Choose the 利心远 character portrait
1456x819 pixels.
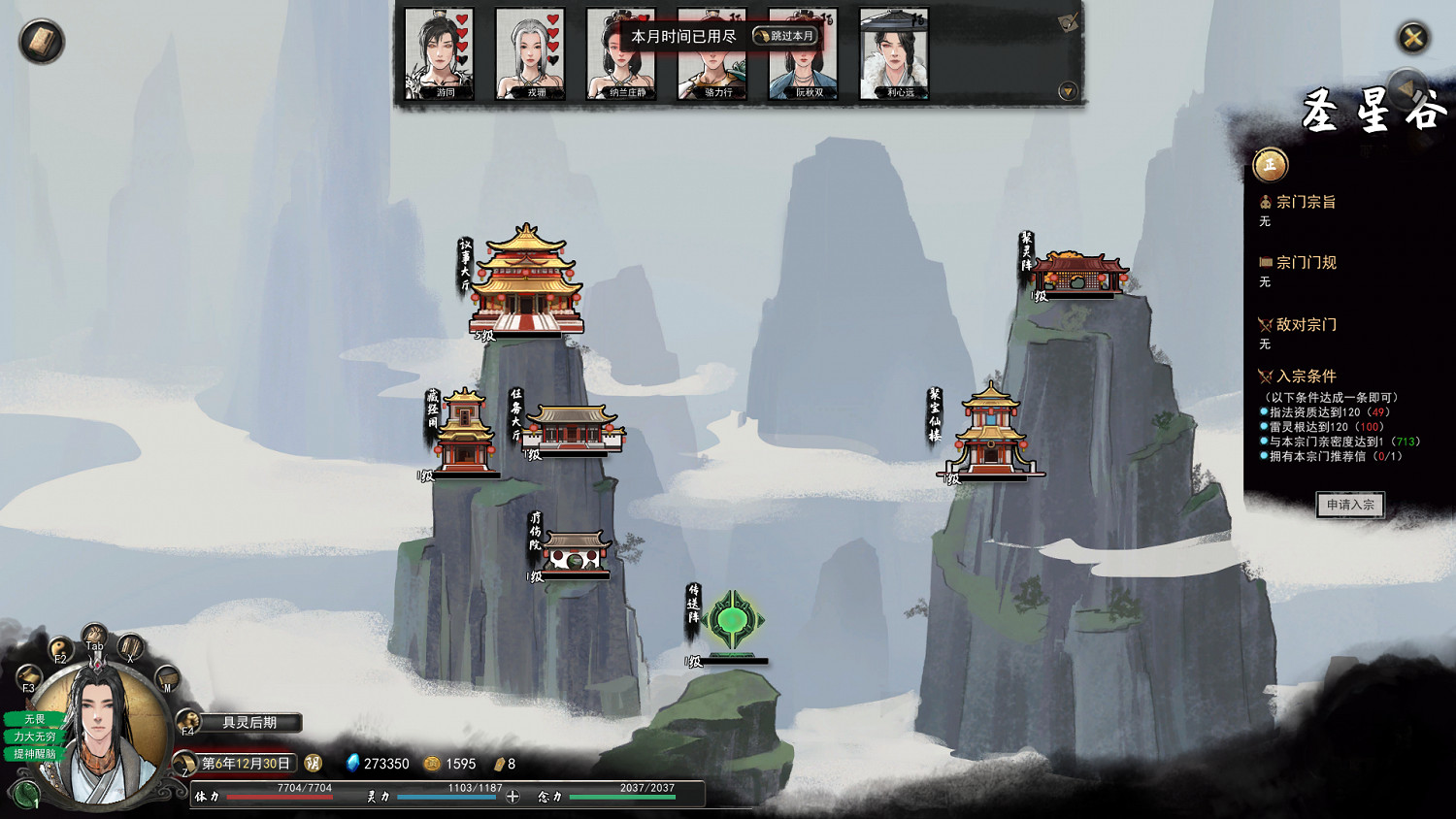[894, 54]
